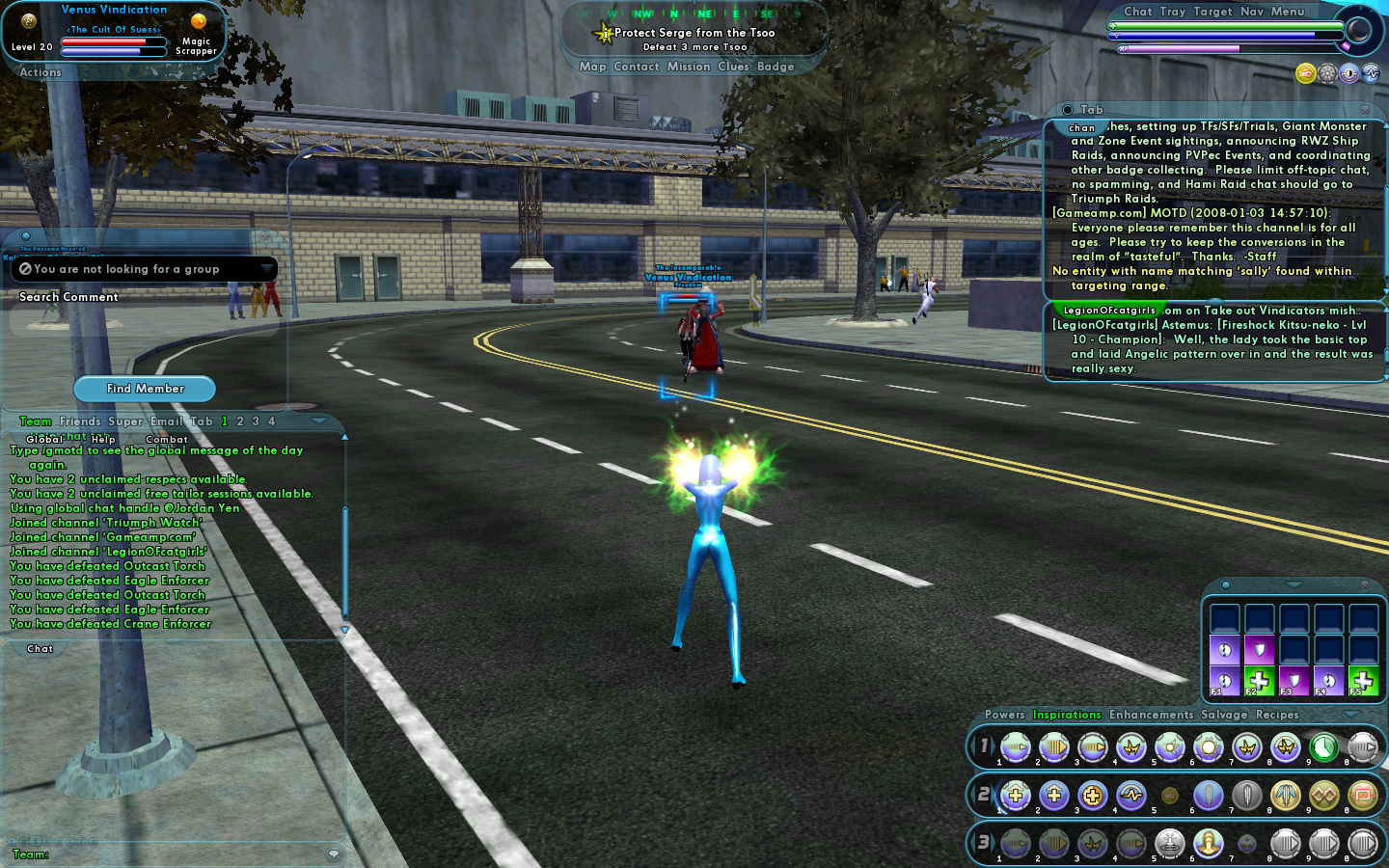Open the Clues window
The width and height of the screenshot is (1389, 868).
click(x=733, y=67)
